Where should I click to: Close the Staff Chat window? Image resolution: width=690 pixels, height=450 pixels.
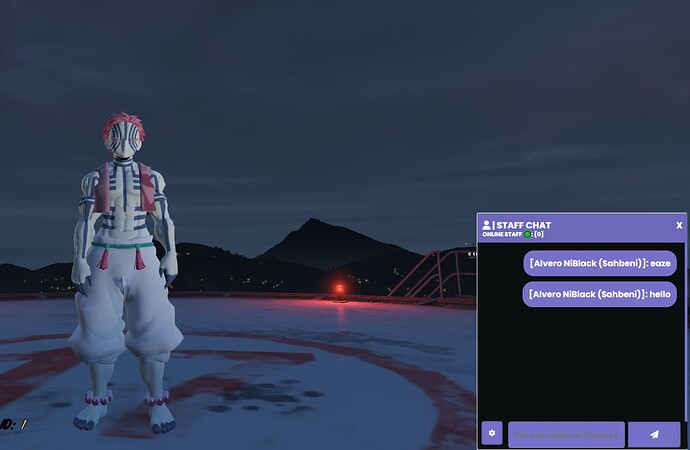pyautogui.click(x=679, y=225)
